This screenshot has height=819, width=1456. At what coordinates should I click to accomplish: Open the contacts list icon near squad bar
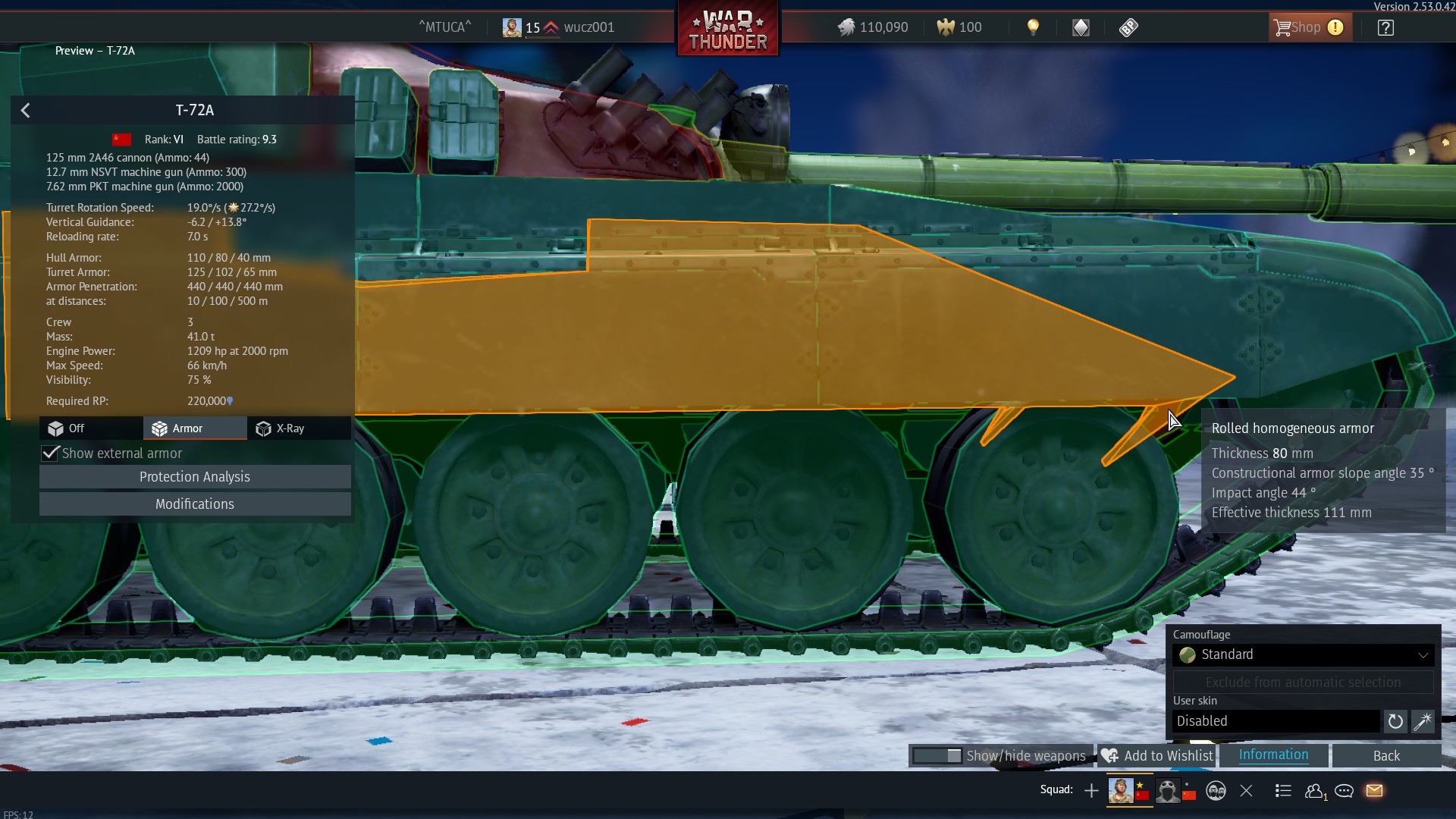[x=1314, y=790]
